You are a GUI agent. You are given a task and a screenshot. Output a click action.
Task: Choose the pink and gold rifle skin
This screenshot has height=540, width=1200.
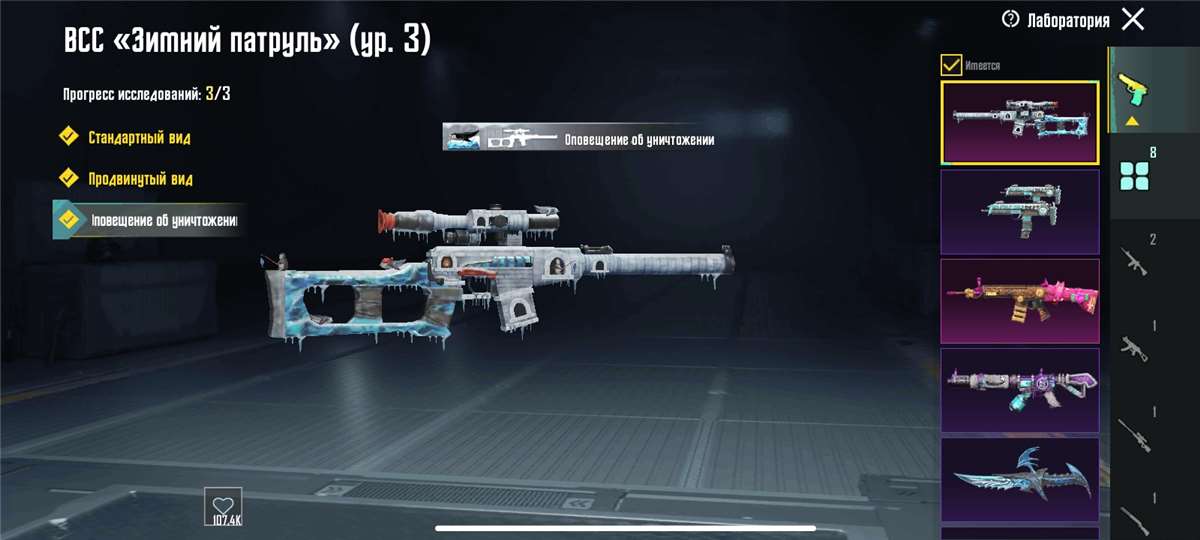[x=1020, y=300]
